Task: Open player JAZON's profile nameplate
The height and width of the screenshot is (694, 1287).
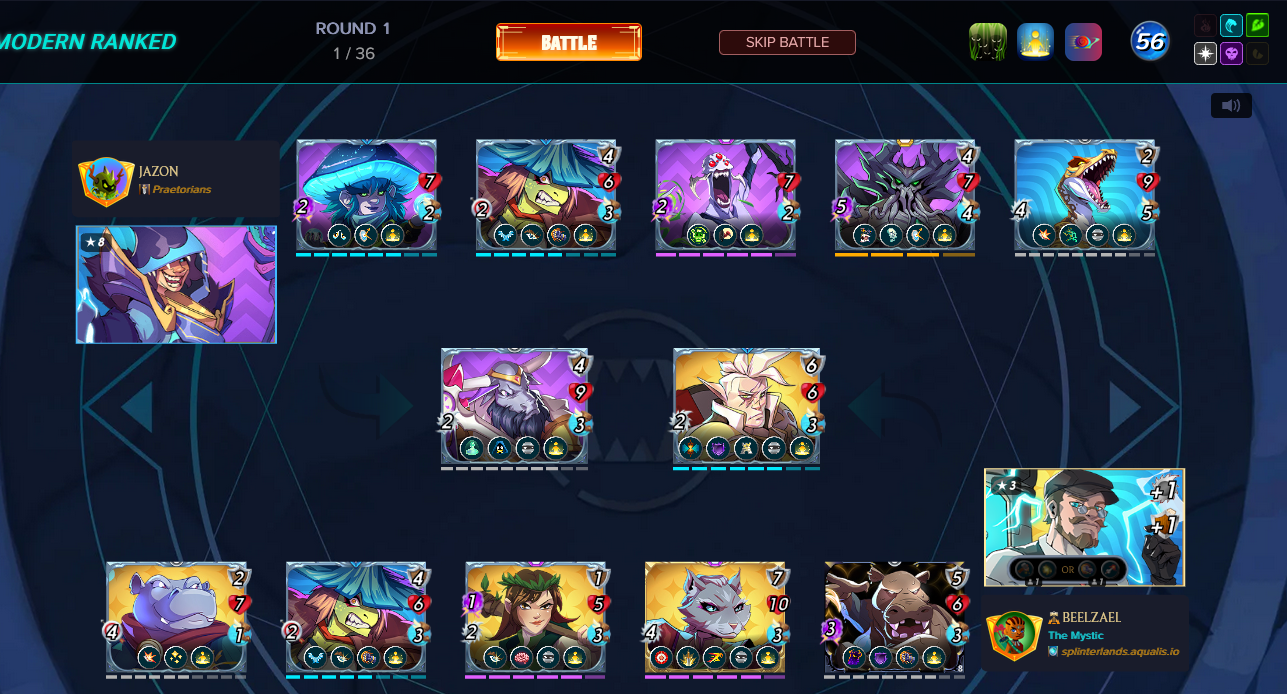Action: pos(176,179)
